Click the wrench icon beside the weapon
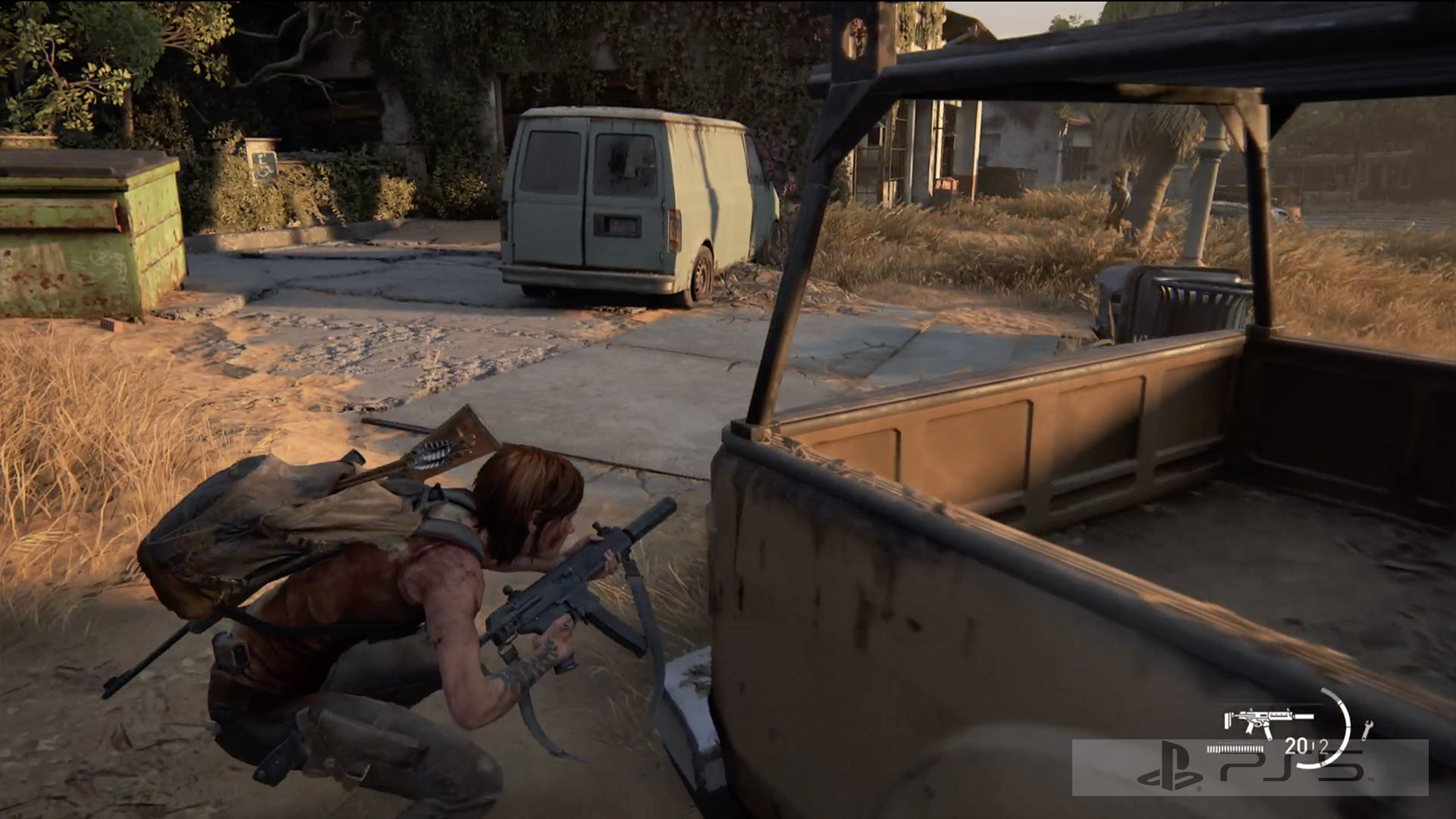 [1367, 729]
